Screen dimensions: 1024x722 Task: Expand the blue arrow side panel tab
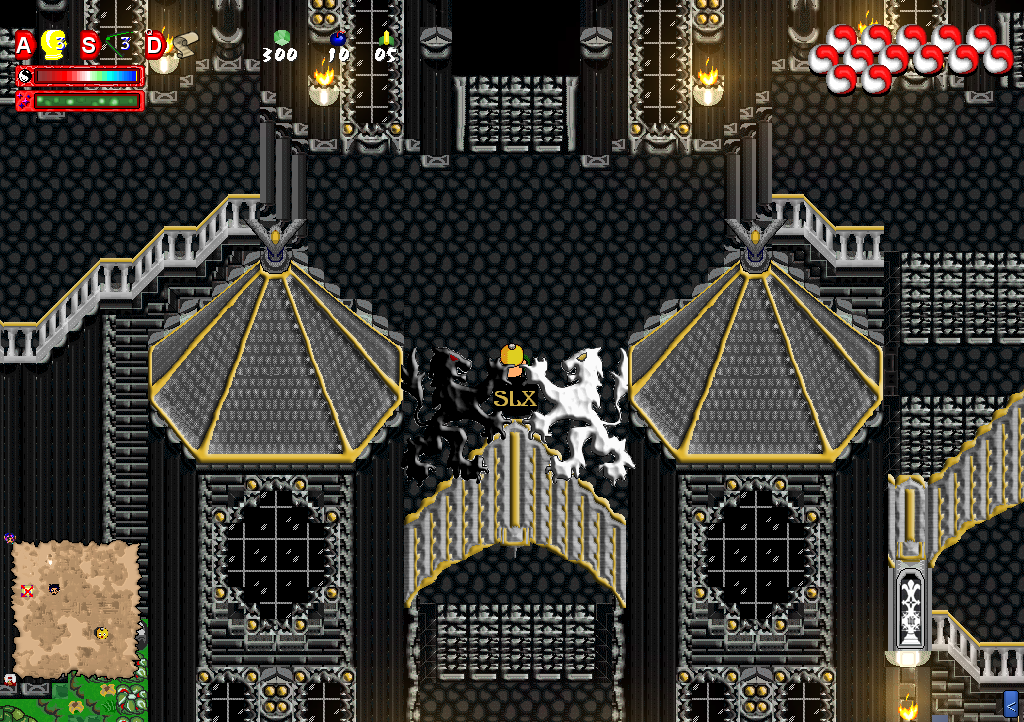click(1010, 703)
